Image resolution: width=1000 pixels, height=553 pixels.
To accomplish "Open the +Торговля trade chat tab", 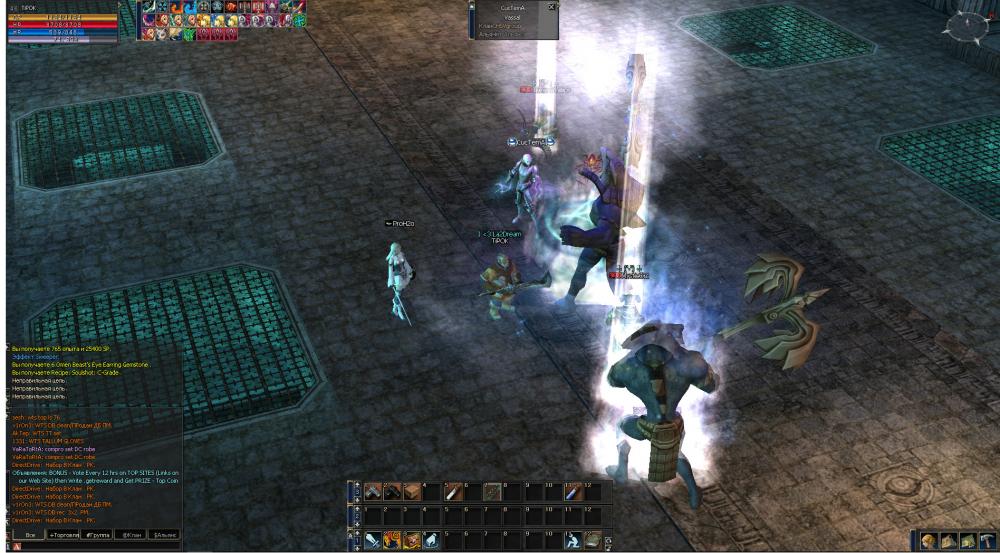I will [x=64, y=535].
